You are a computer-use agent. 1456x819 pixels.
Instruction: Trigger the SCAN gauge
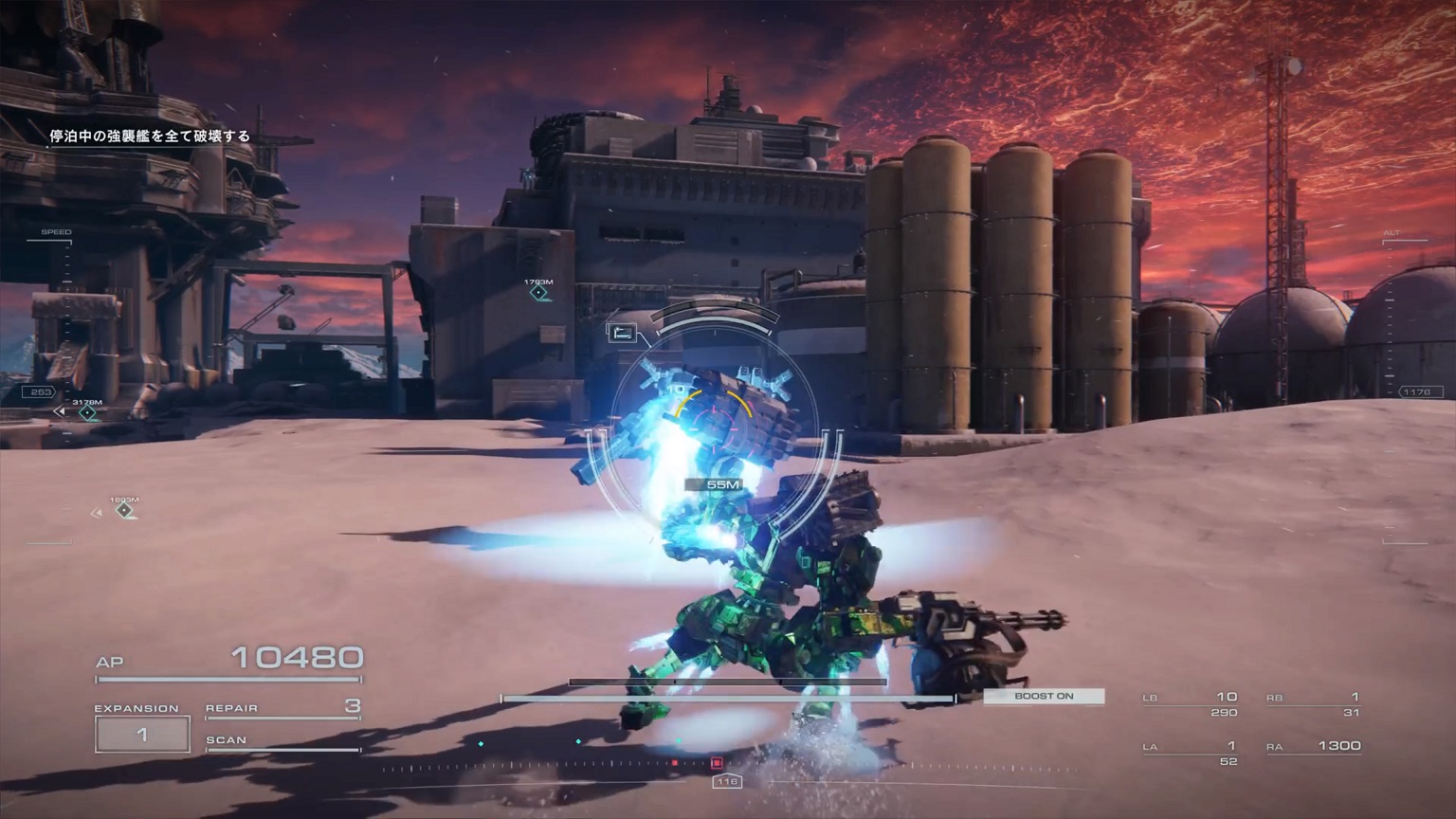point(282,741)
